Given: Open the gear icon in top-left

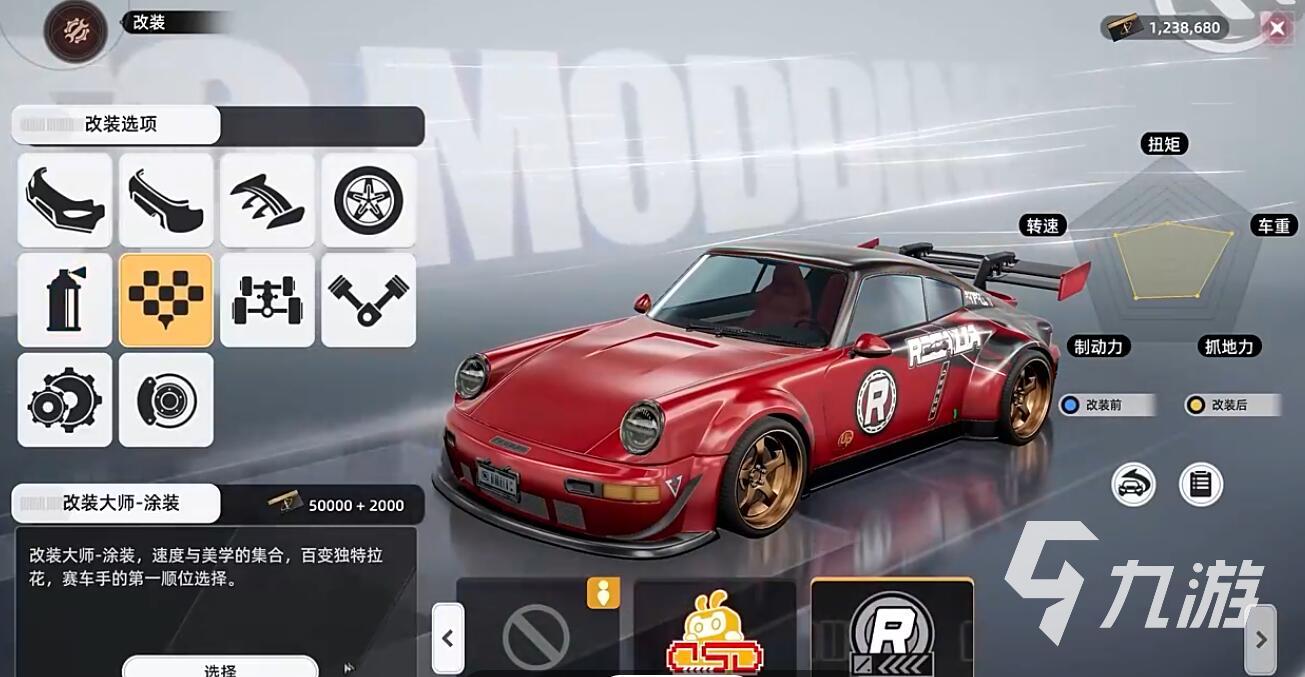Looking at the screenshot, I should (75, 32).
